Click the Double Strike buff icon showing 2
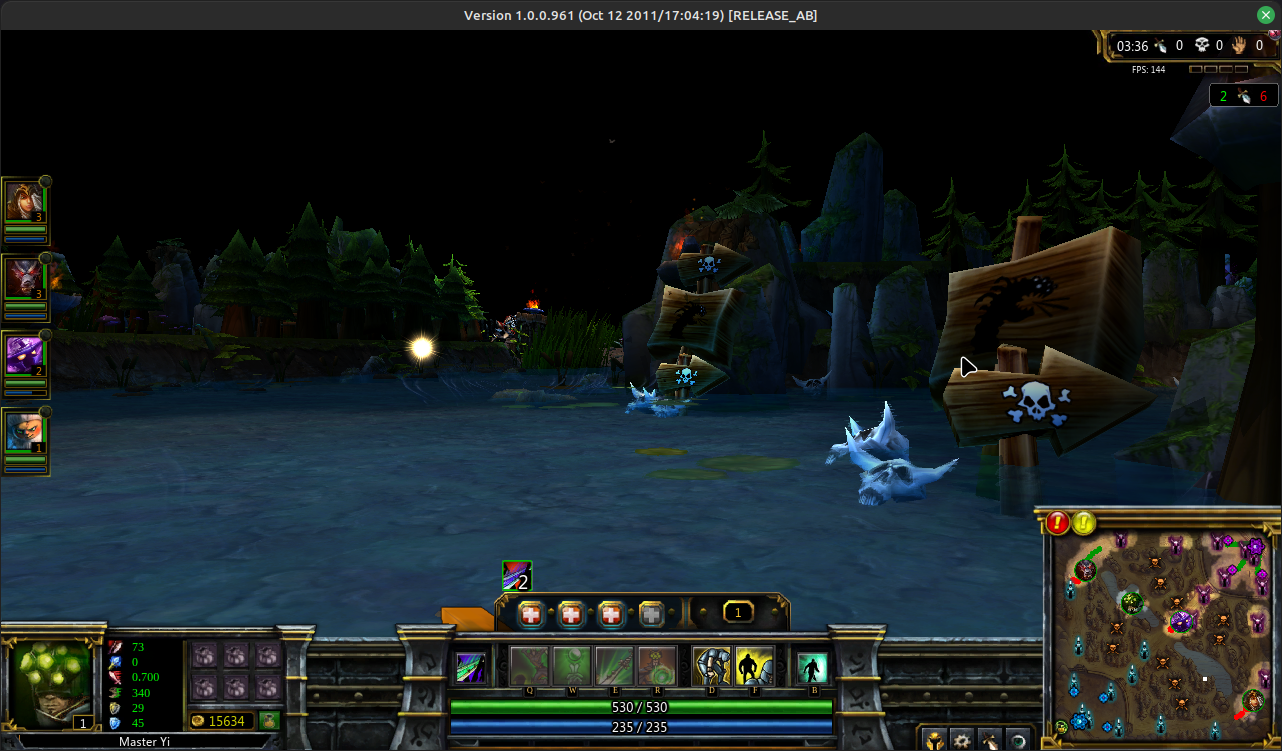 pyautogui.click(x=516, y=575)
